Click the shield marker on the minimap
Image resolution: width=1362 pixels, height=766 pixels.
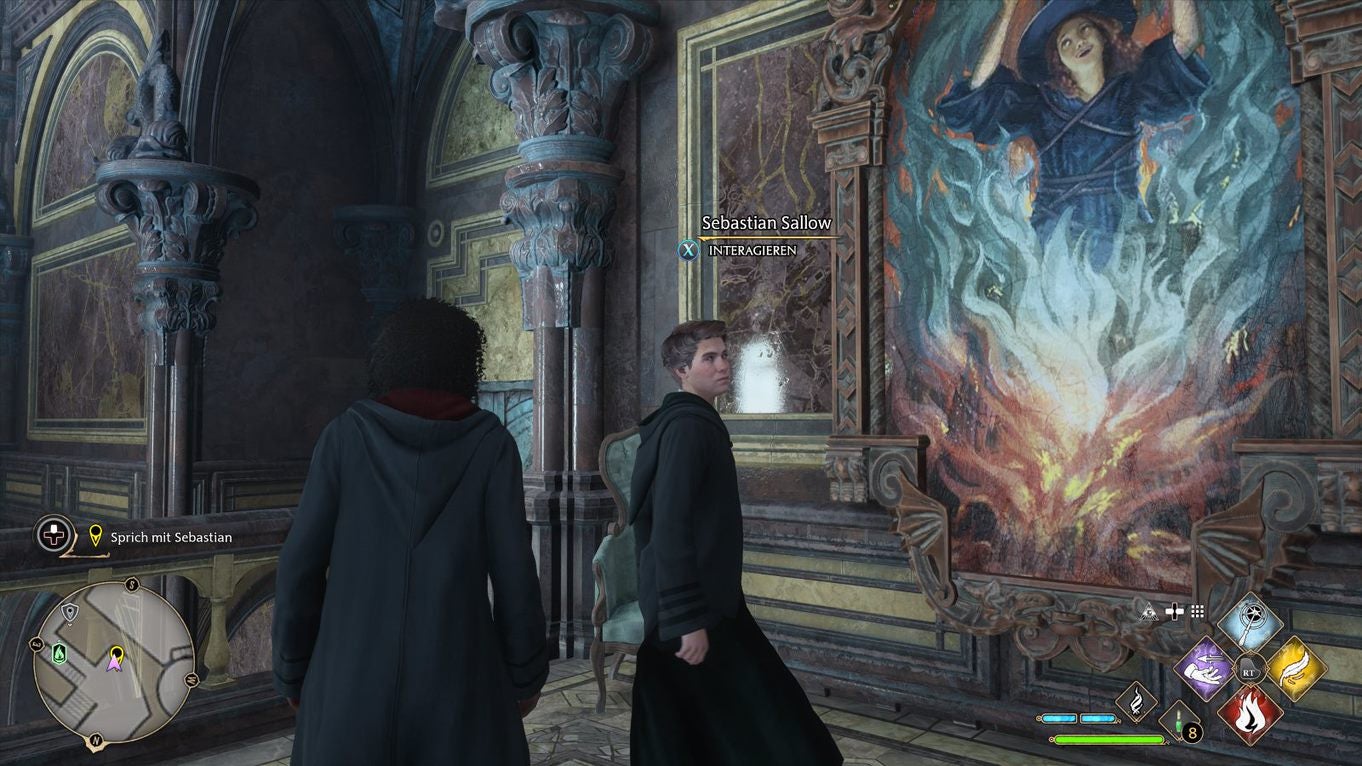[x=69, y=613]
